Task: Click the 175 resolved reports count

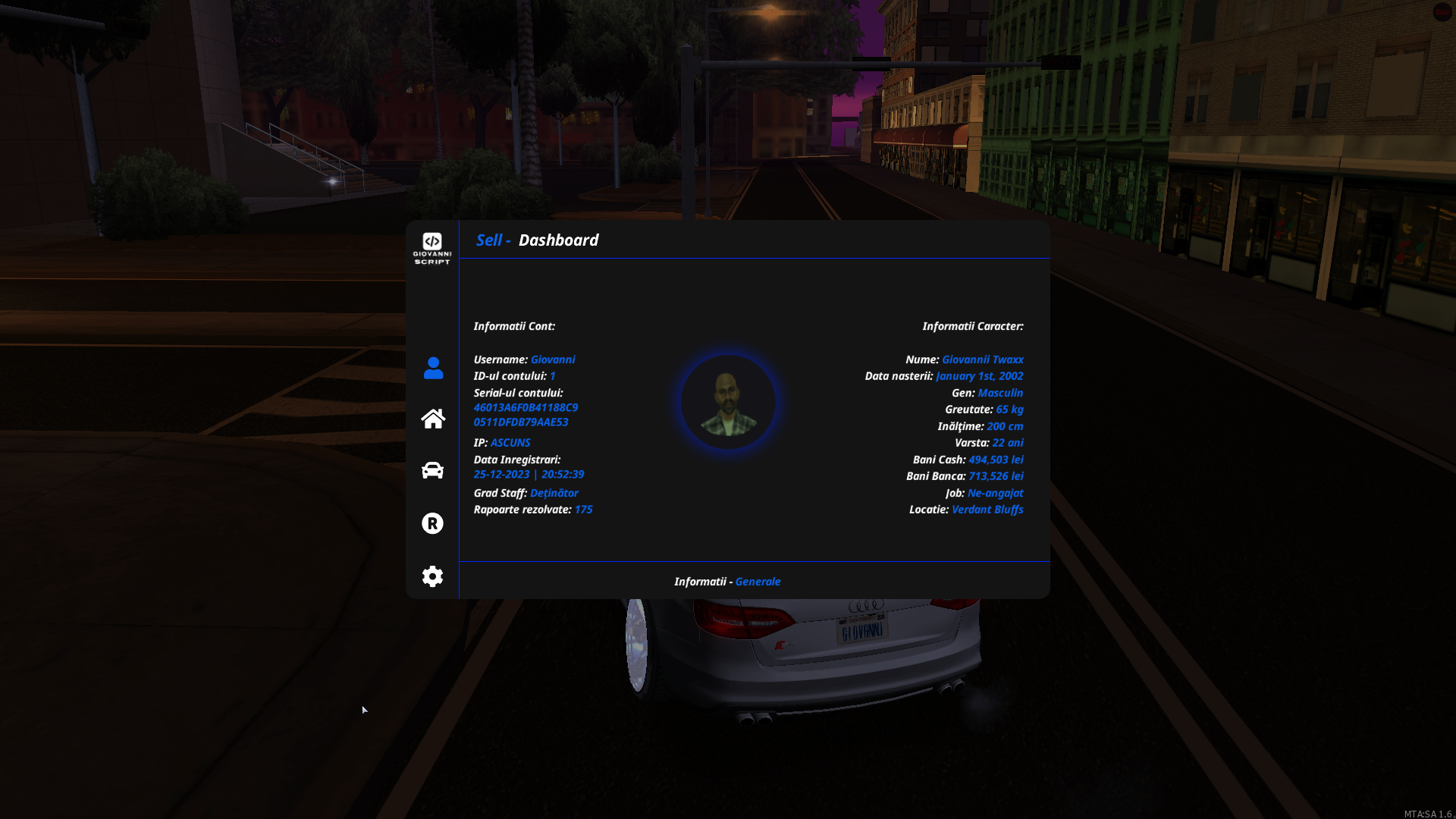Action: [x=584, y=510]
